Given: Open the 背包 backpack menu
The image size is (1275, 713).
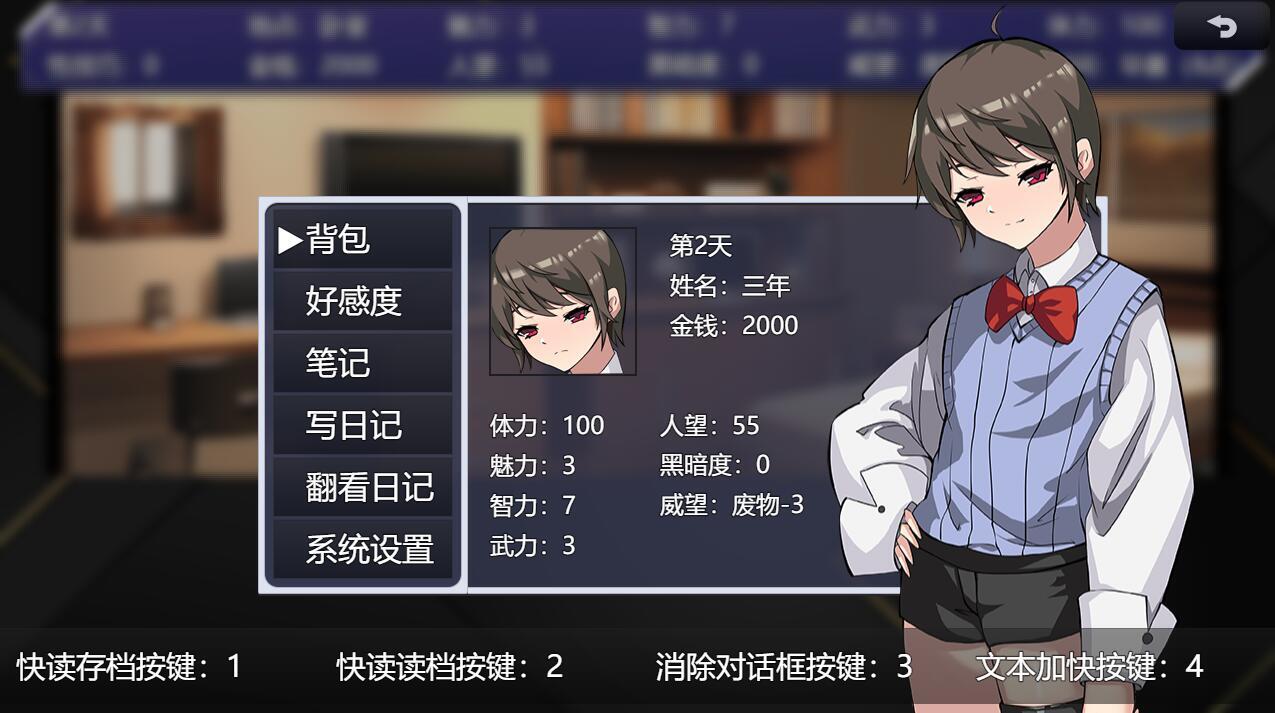Looking at the screenshot, I should 362,240.
